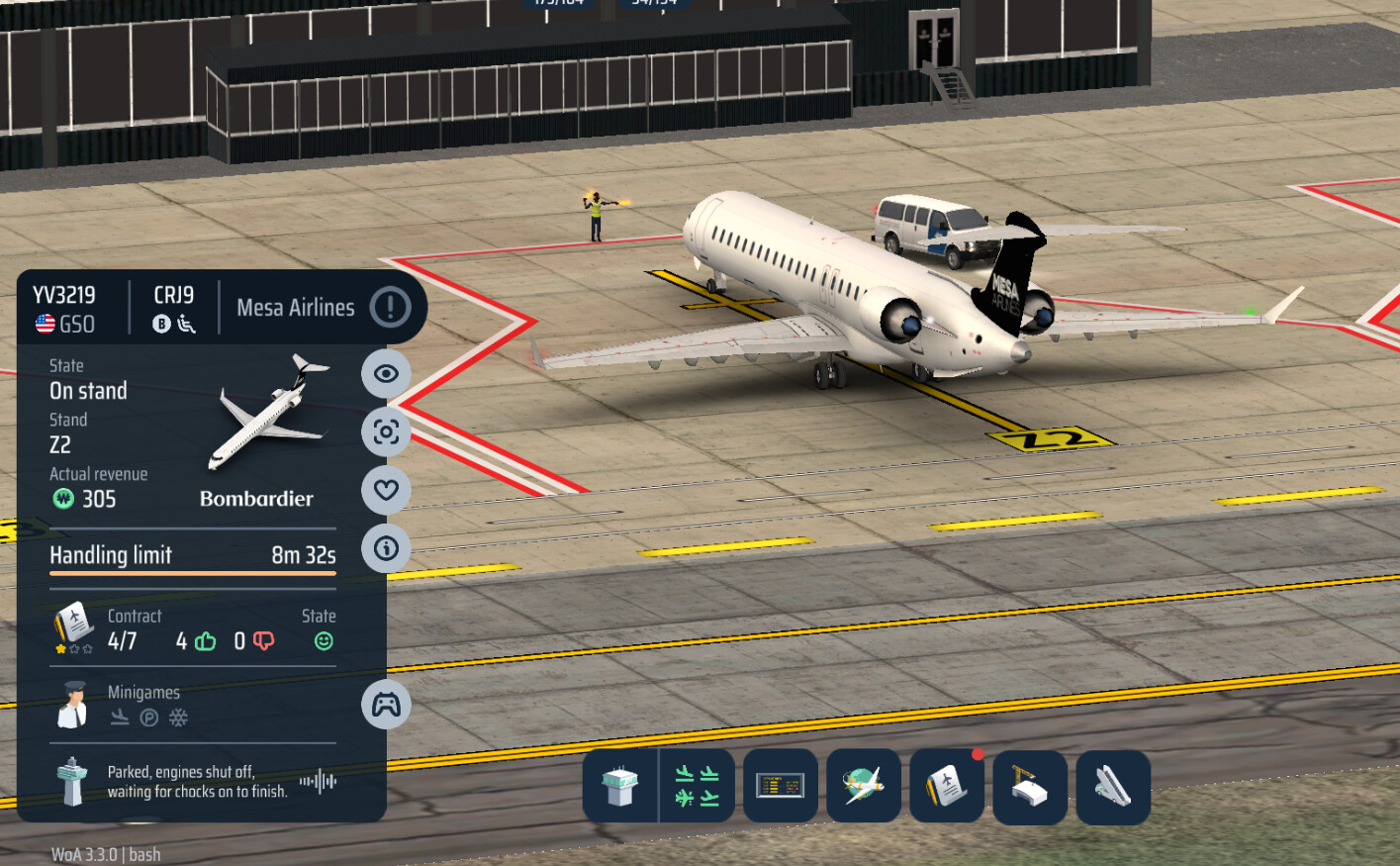Click the audio waveform icon by the status message
The height and width of the screenshot is (866, 1400).
pos(318,781)
